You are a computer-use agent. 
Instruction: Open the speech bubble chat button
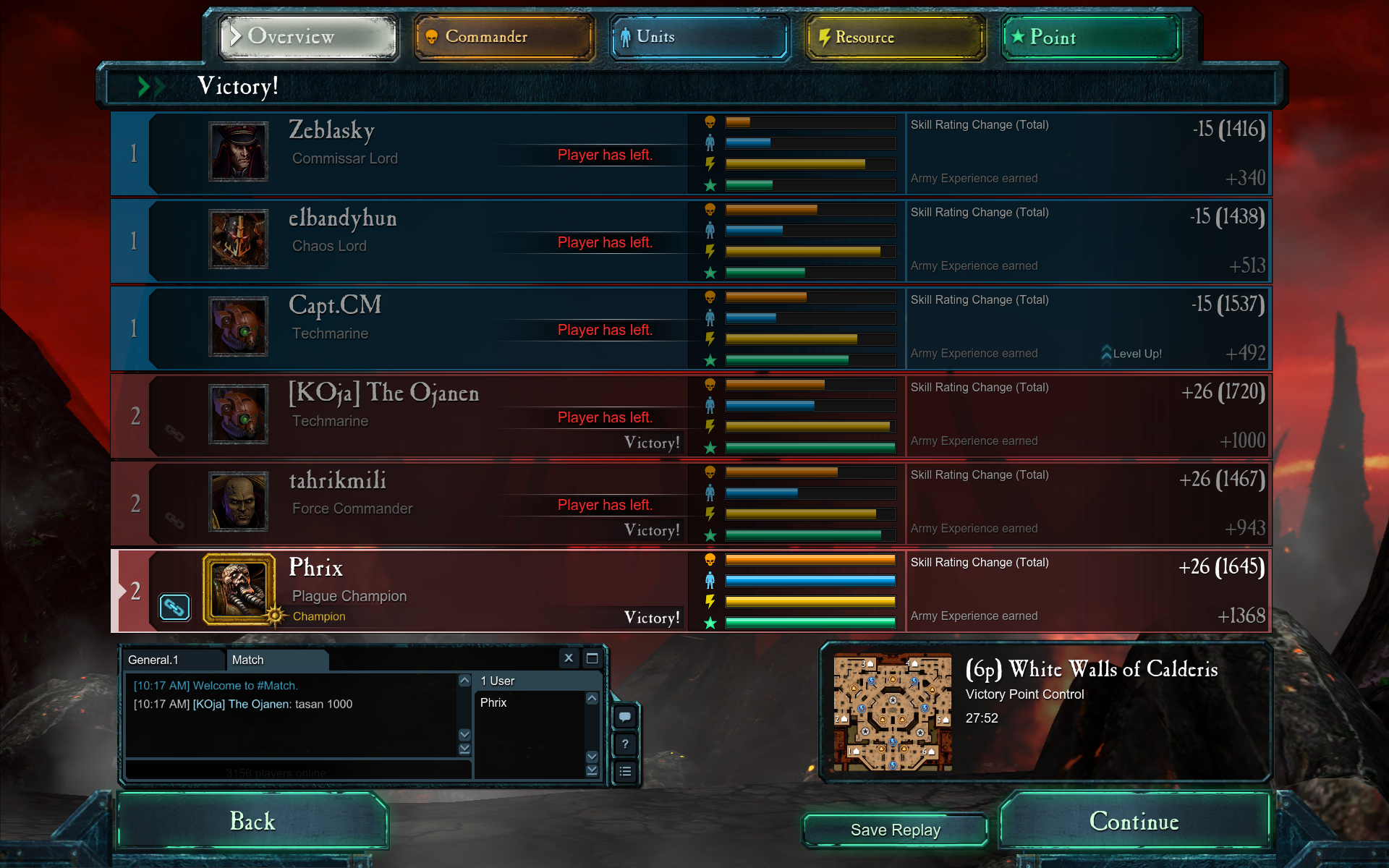click(625, 717)
